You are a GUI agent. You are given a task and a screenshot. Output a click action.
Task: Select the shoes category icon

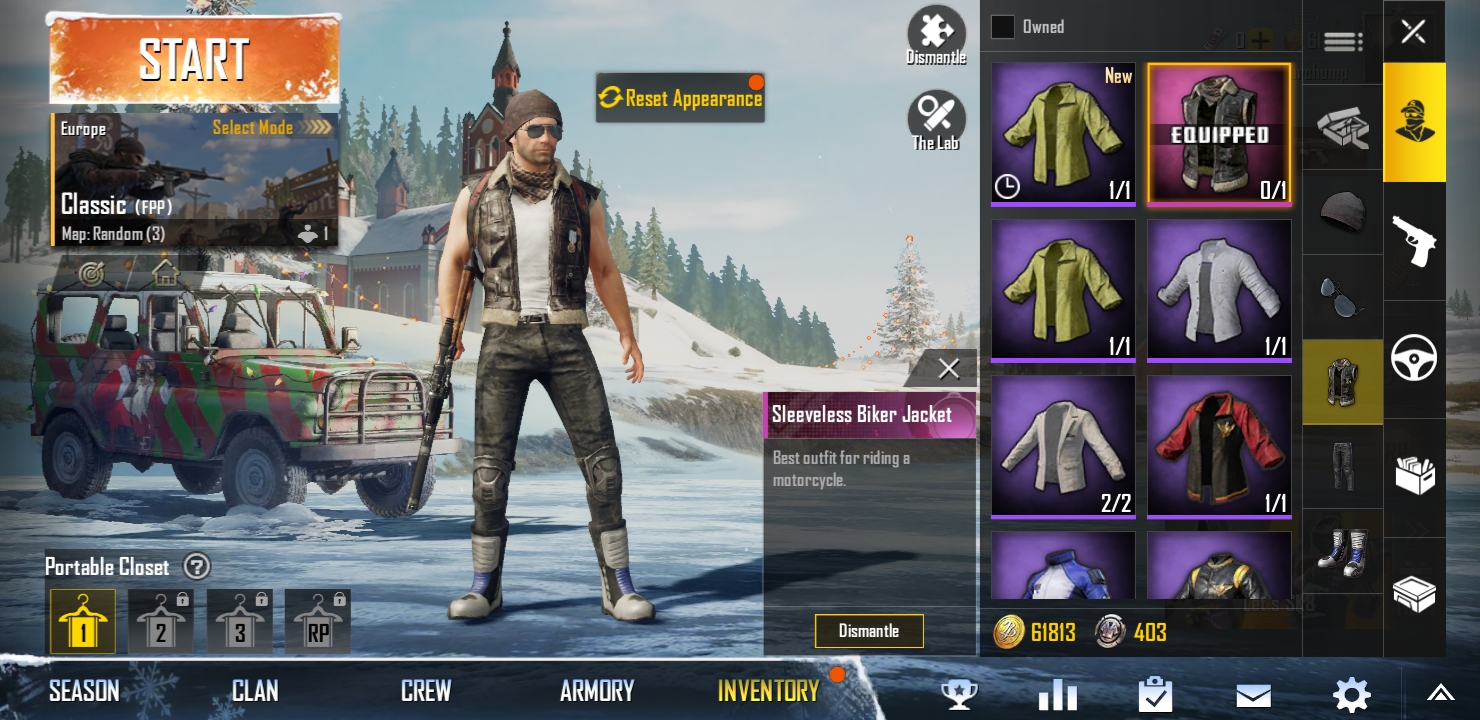click(1342, 552)
